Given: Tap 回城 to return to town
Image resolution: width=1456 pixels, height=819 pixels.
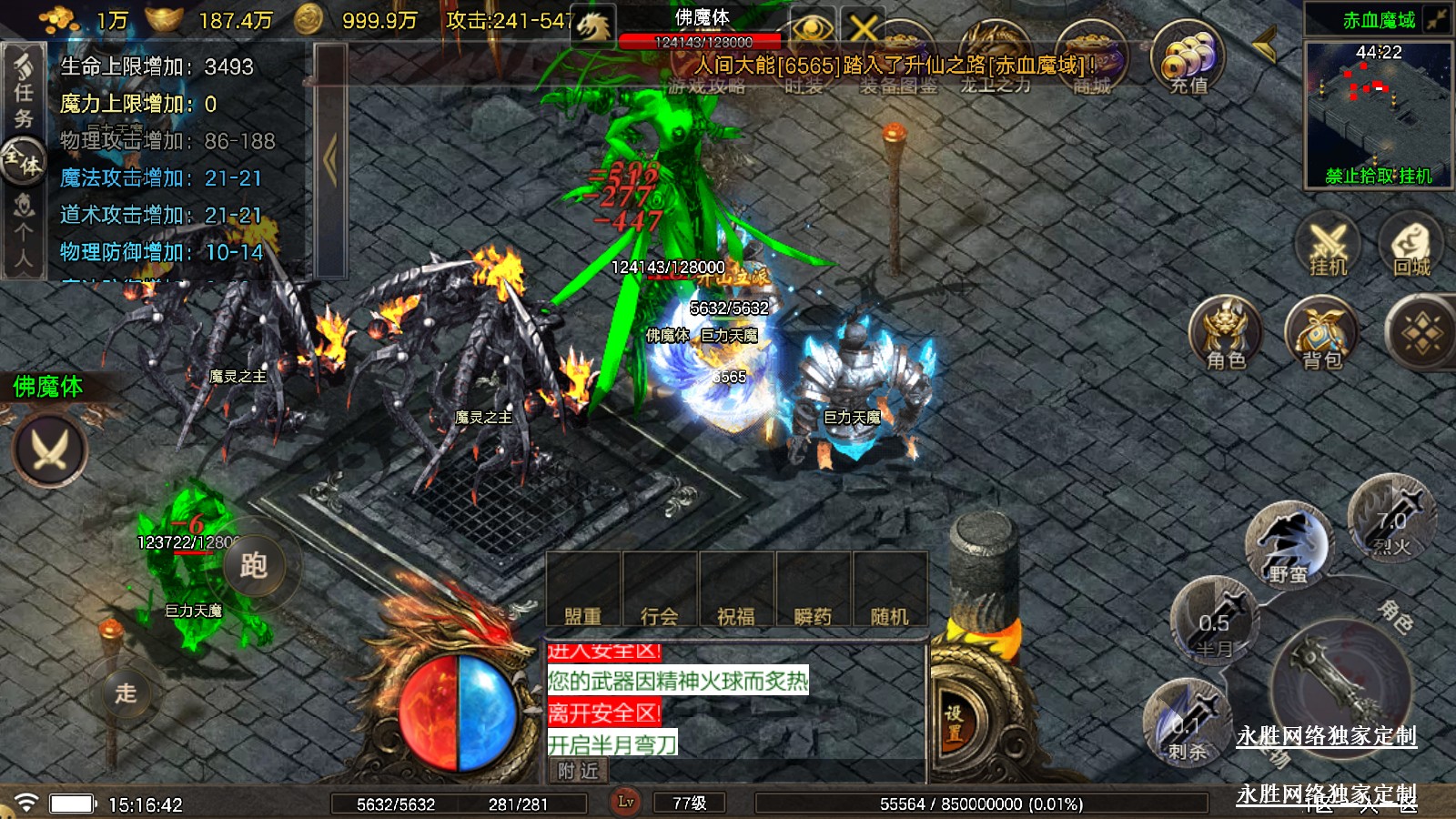Looking at the screenshot, I should [x=1411, y=247].
